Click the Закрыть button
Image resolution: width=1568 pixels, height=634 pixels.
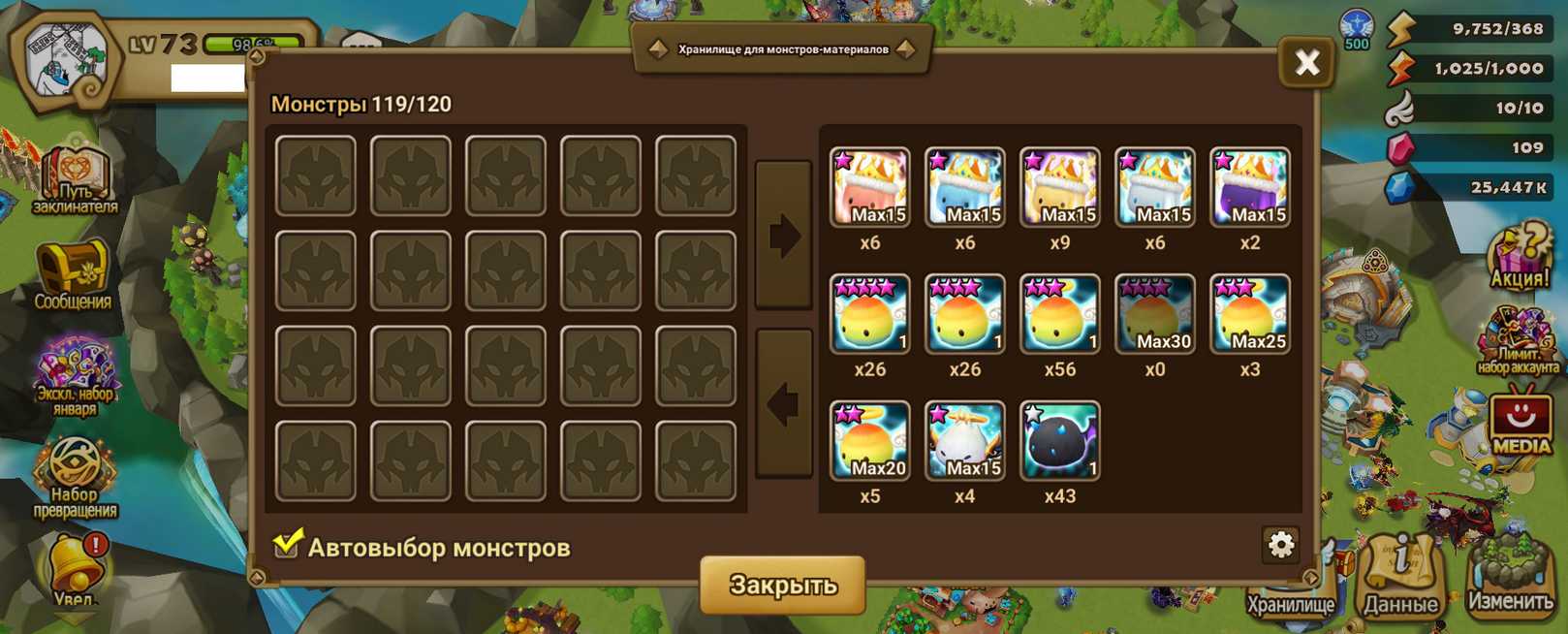[x=782, y=585]
